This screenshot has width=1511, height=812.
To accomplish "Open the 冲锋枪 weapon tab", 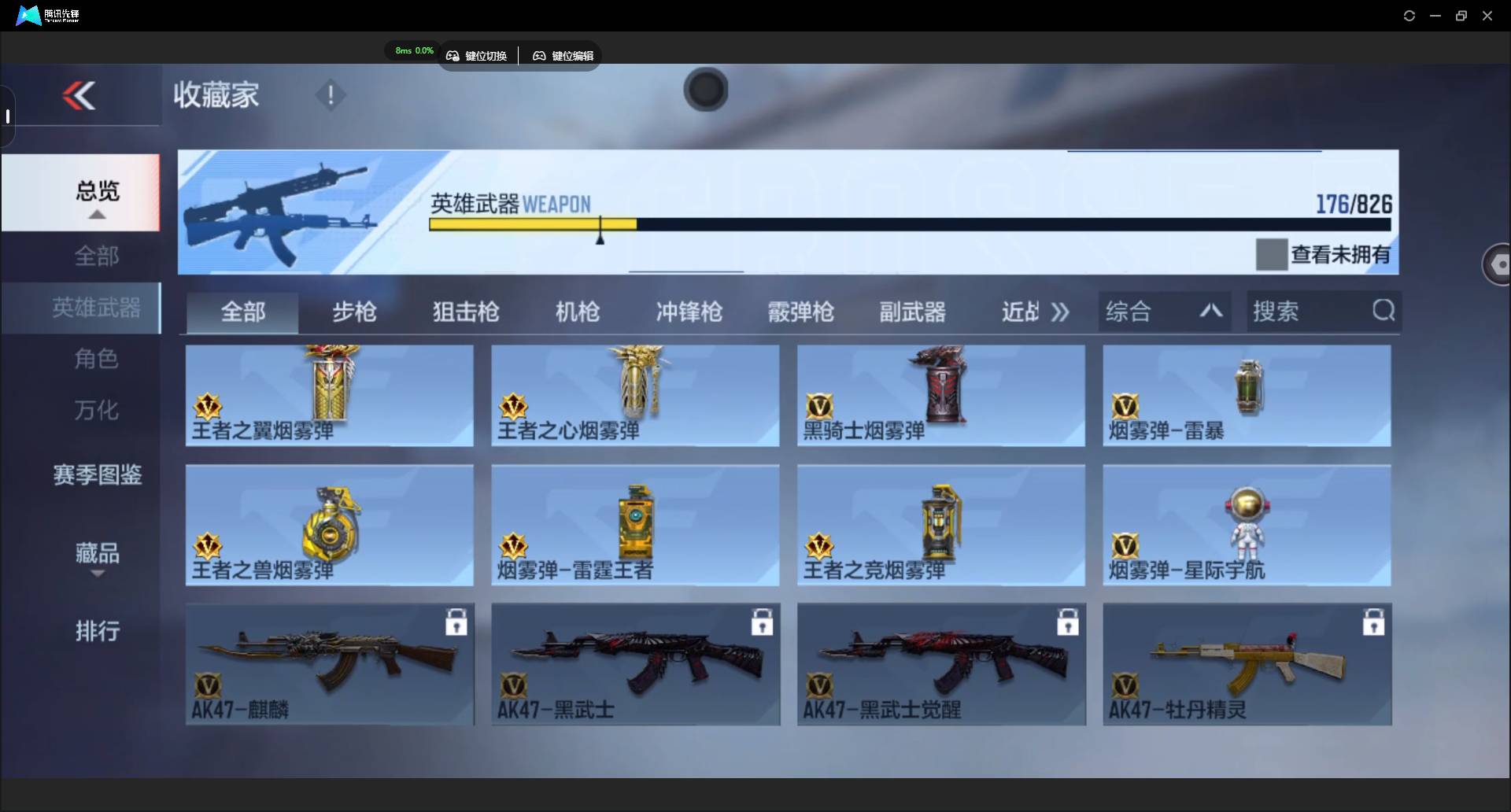I will pyautogui.click(x=689, y=312).
